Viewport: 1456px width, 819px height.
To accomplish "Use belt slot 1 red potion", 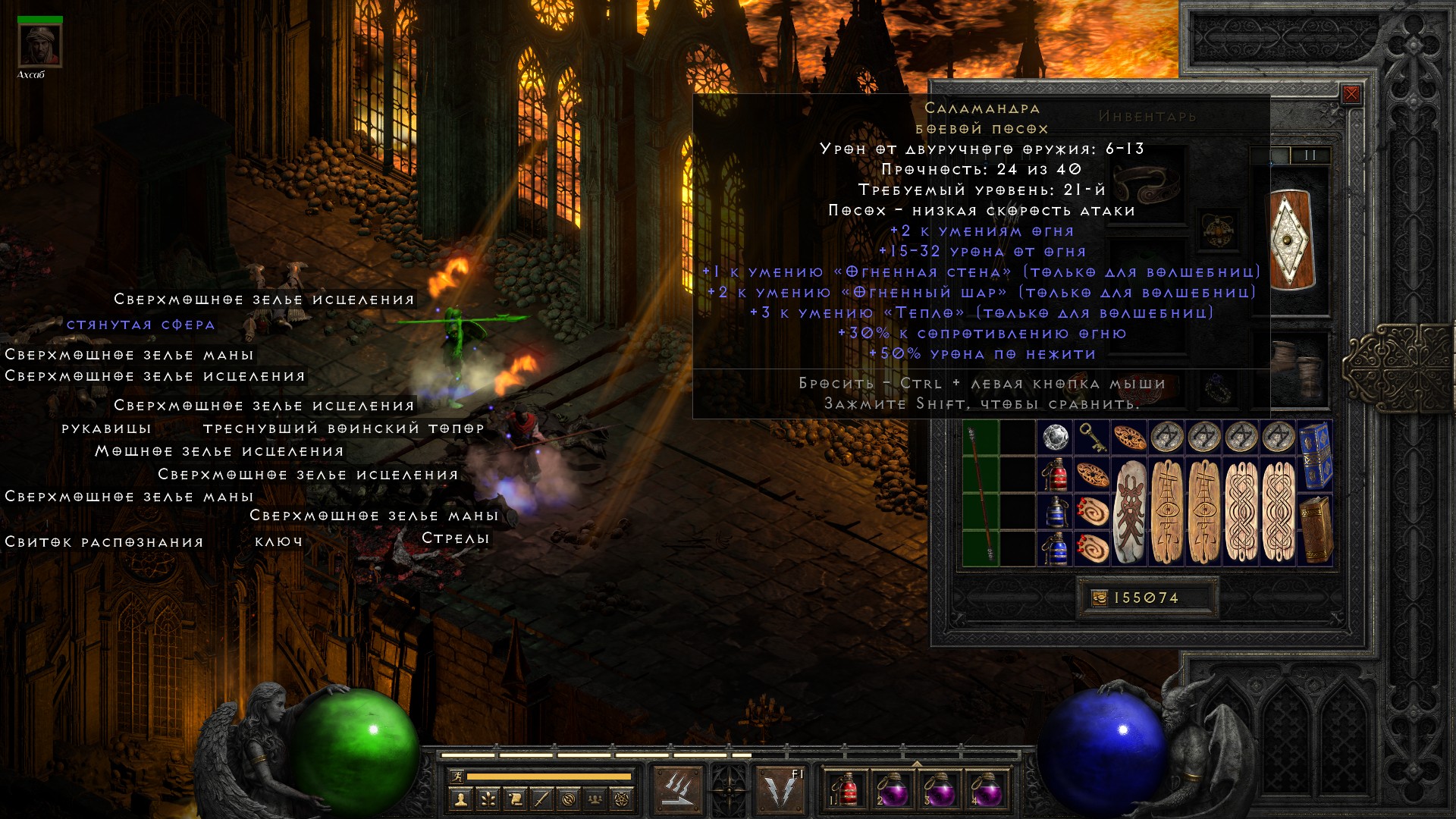I will [x=846, y=789].
